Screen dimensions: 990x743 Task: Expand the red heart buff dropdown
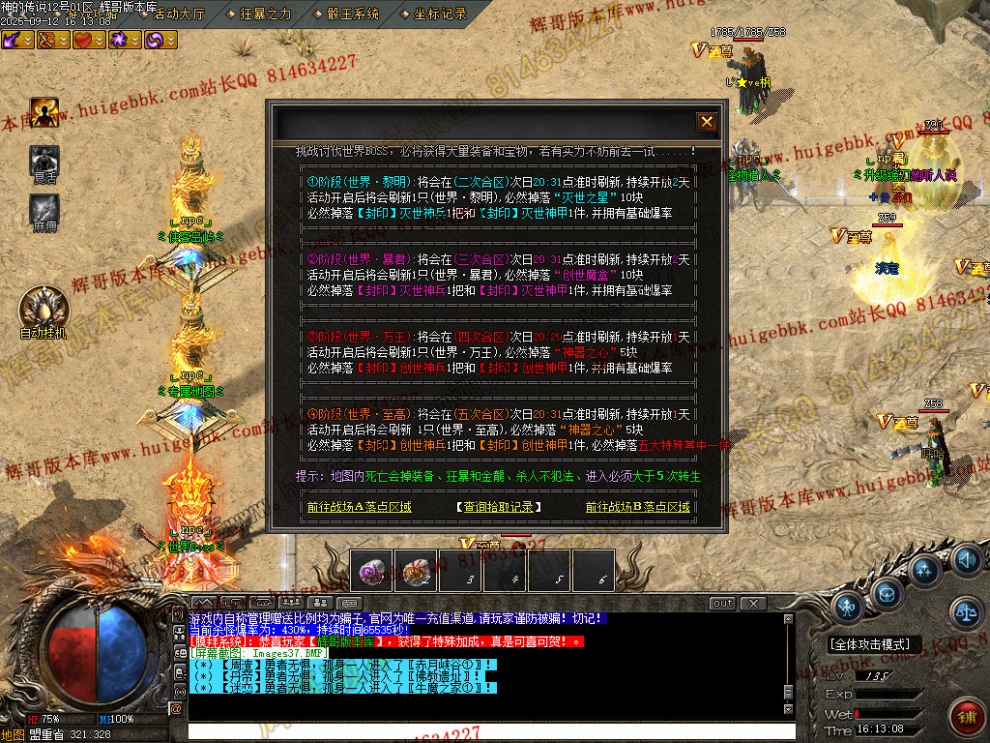[98, 39]
